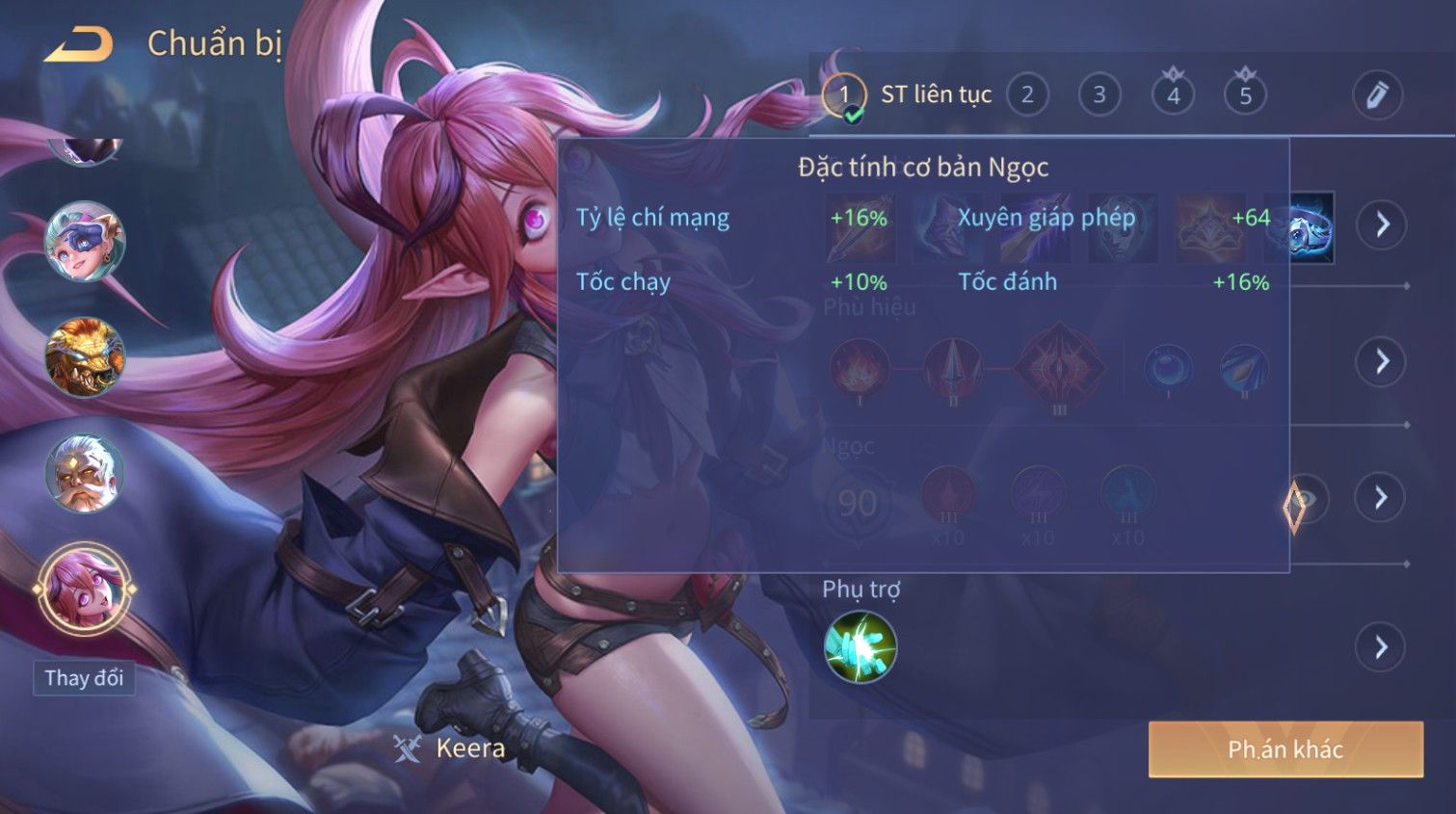Tap the Phản khác button
The width and height of the screenshot is (1456, 814).
(1285, 749)
